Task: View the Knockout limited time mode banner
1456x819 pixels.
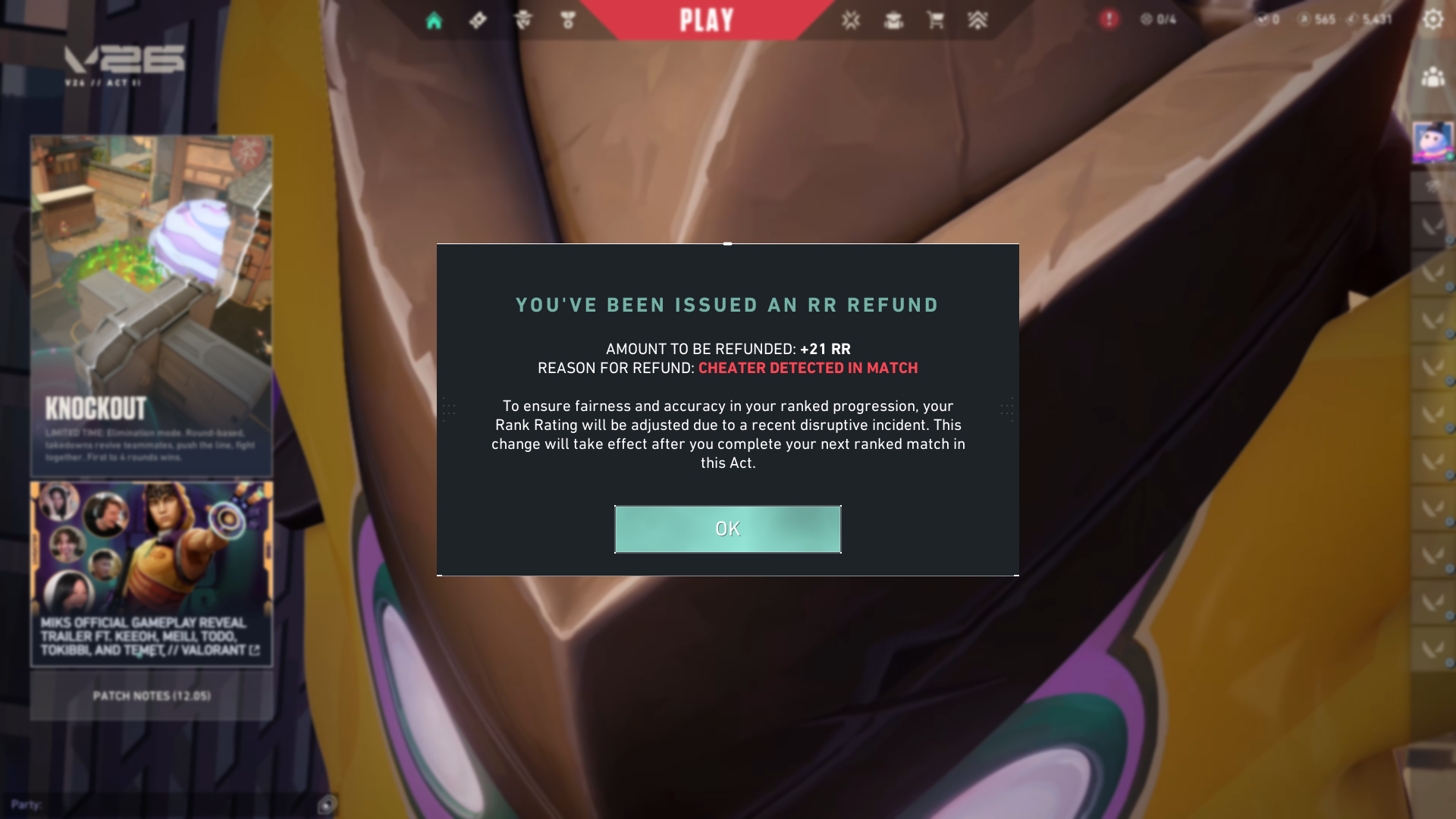Action: coord(151,303)
